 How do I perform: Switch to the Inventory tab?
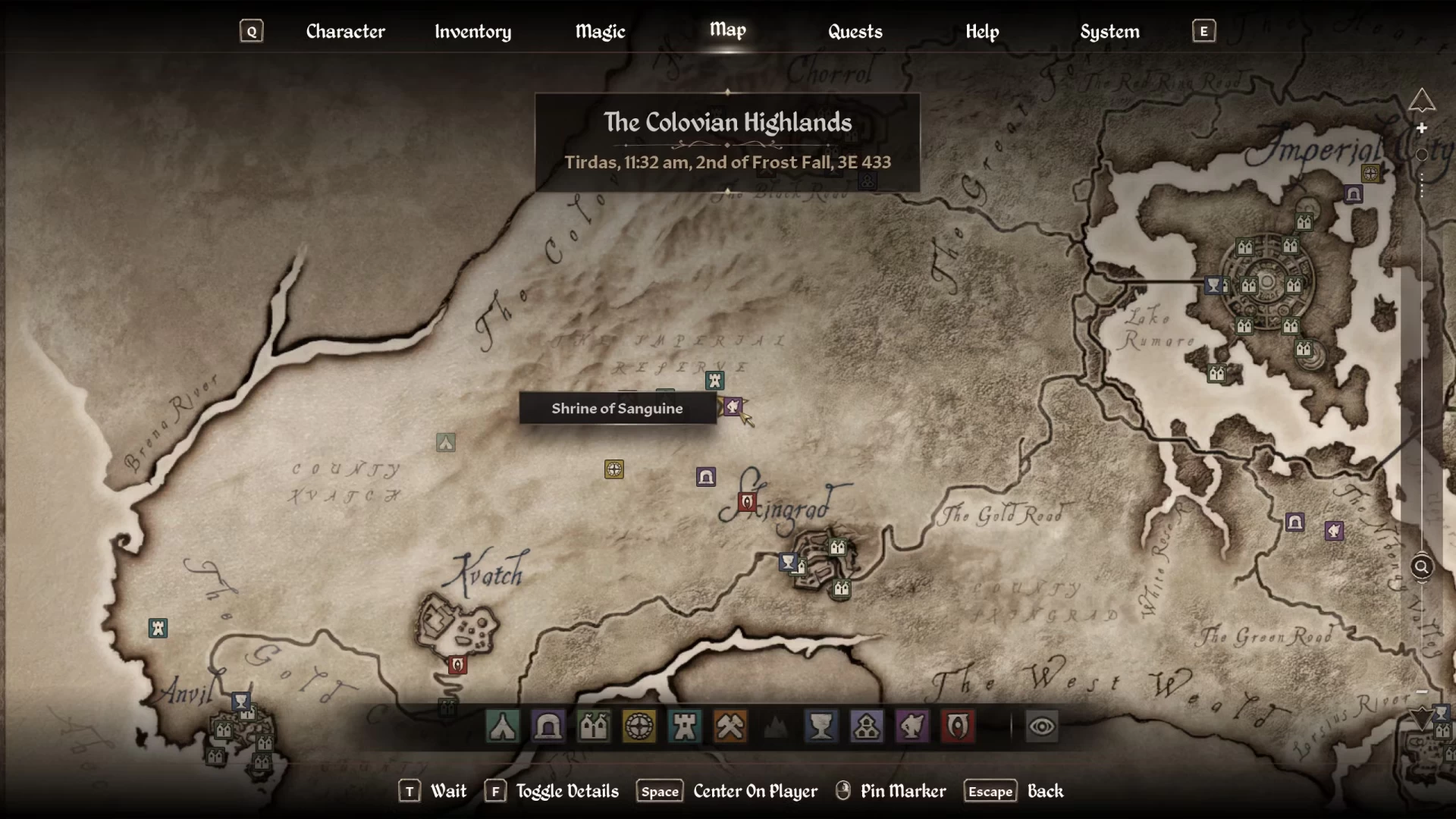point(472,31)
